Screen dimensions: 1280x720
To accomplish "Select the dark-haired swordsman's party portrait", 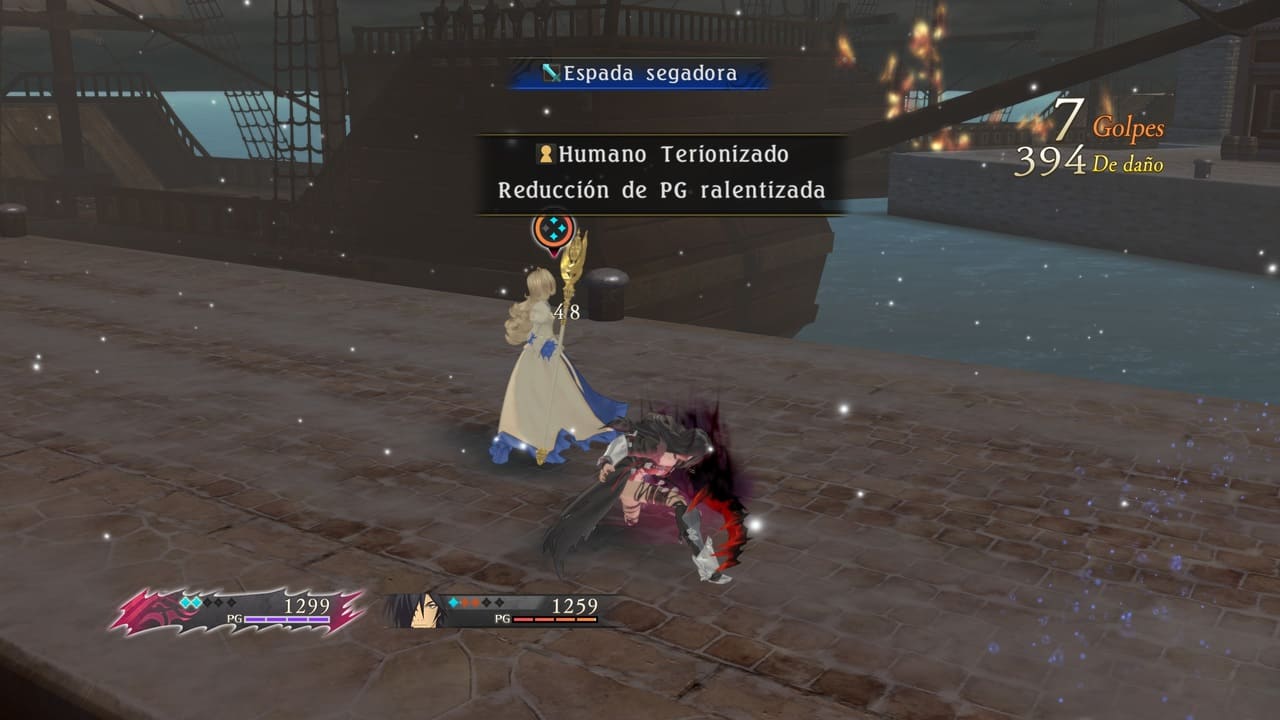I will [x=420, y=610].
